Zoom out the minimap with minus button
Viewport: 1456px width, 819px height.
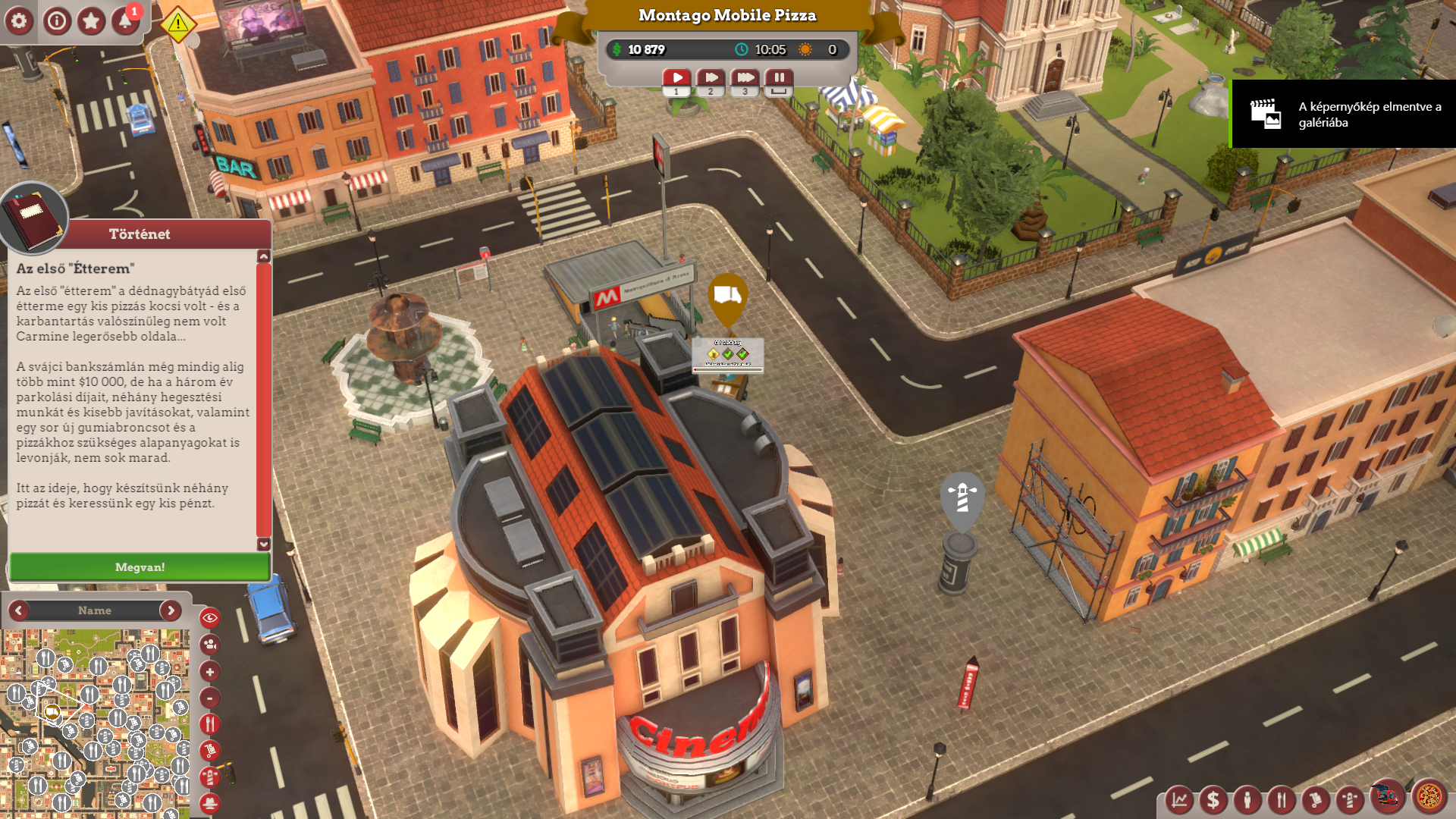click(210, 698)
